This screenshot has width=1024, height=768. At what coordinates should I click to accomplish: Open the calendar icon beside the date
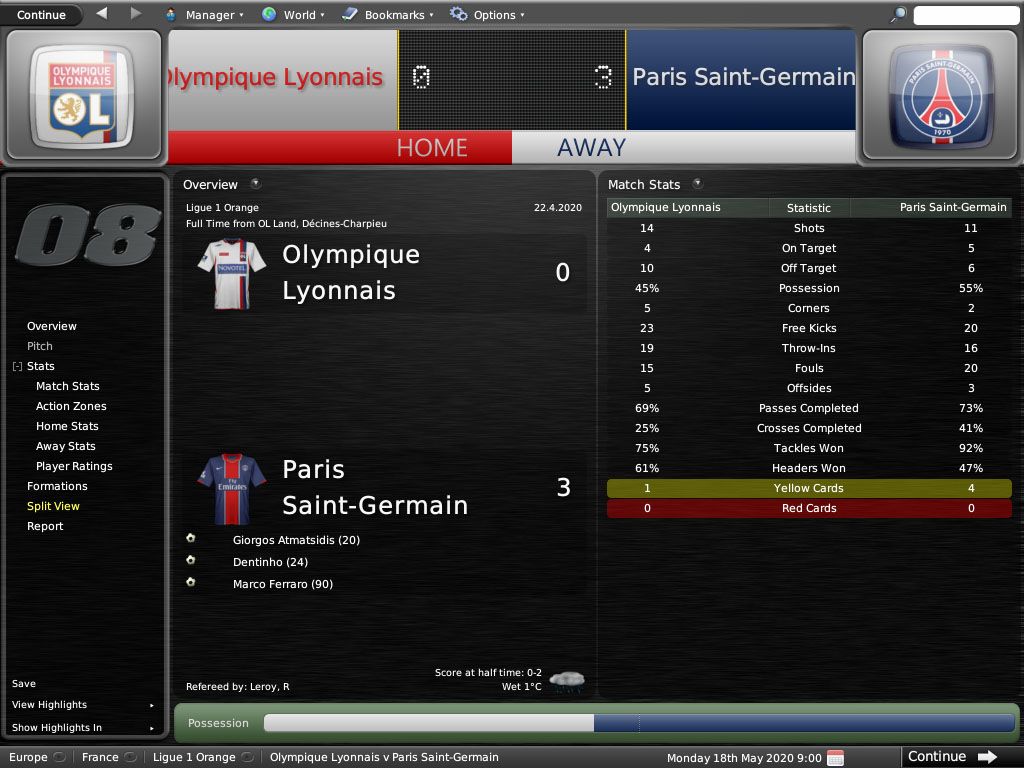pyautogui.click(x=836, y=757)
